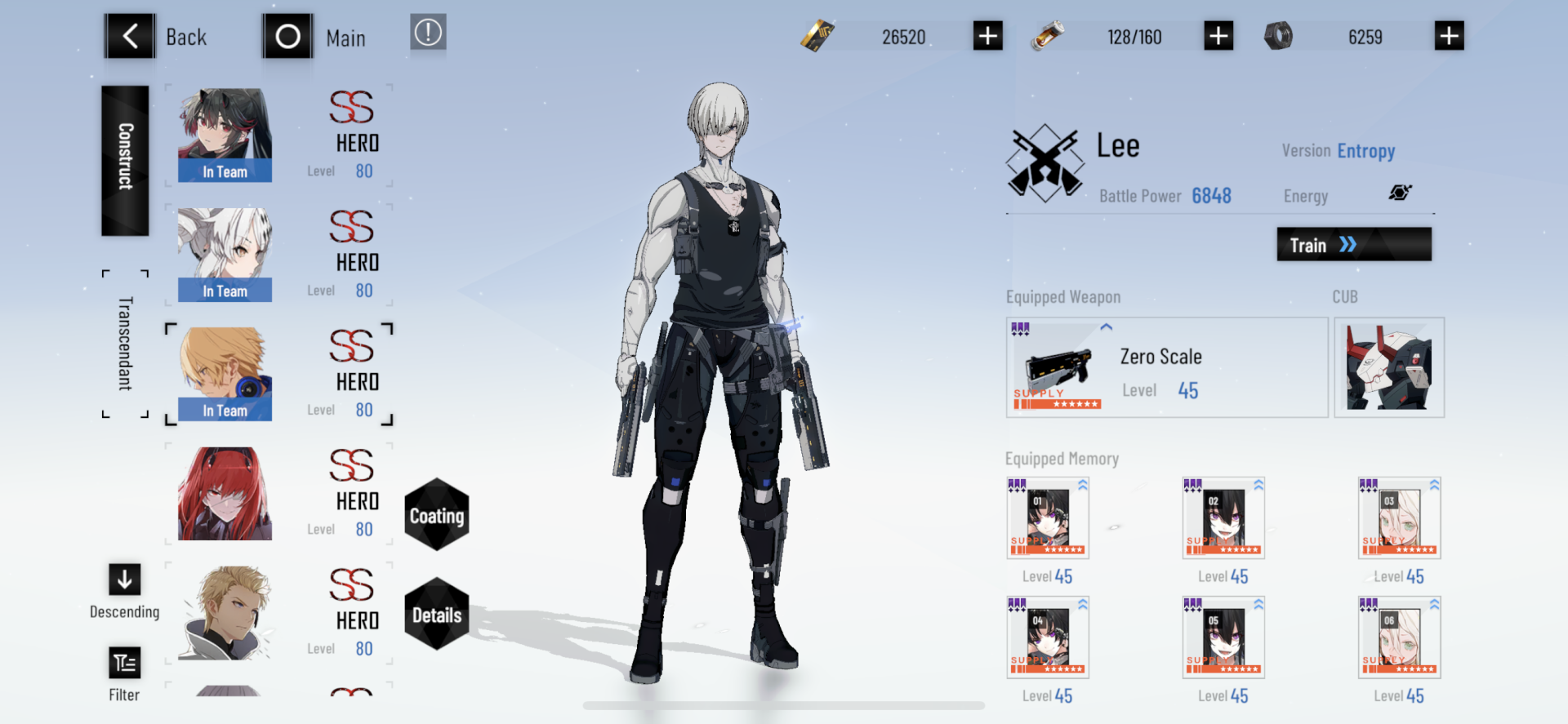Select the equipped CUB thumbnail
Screen dimensions: 1568x724
(1388, 367)
